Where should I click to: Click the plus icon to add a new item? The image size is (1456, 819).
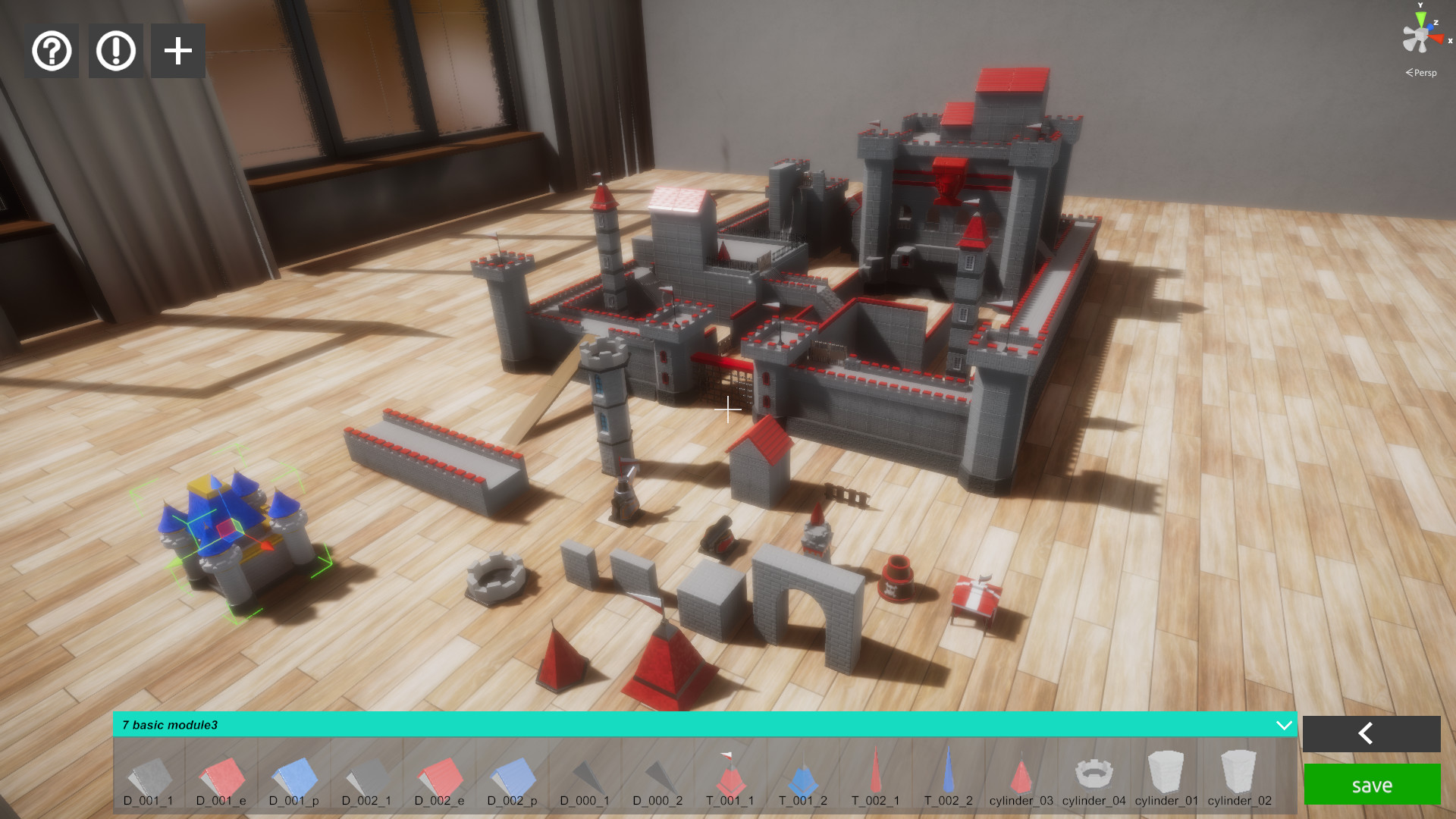click(177, 50)
